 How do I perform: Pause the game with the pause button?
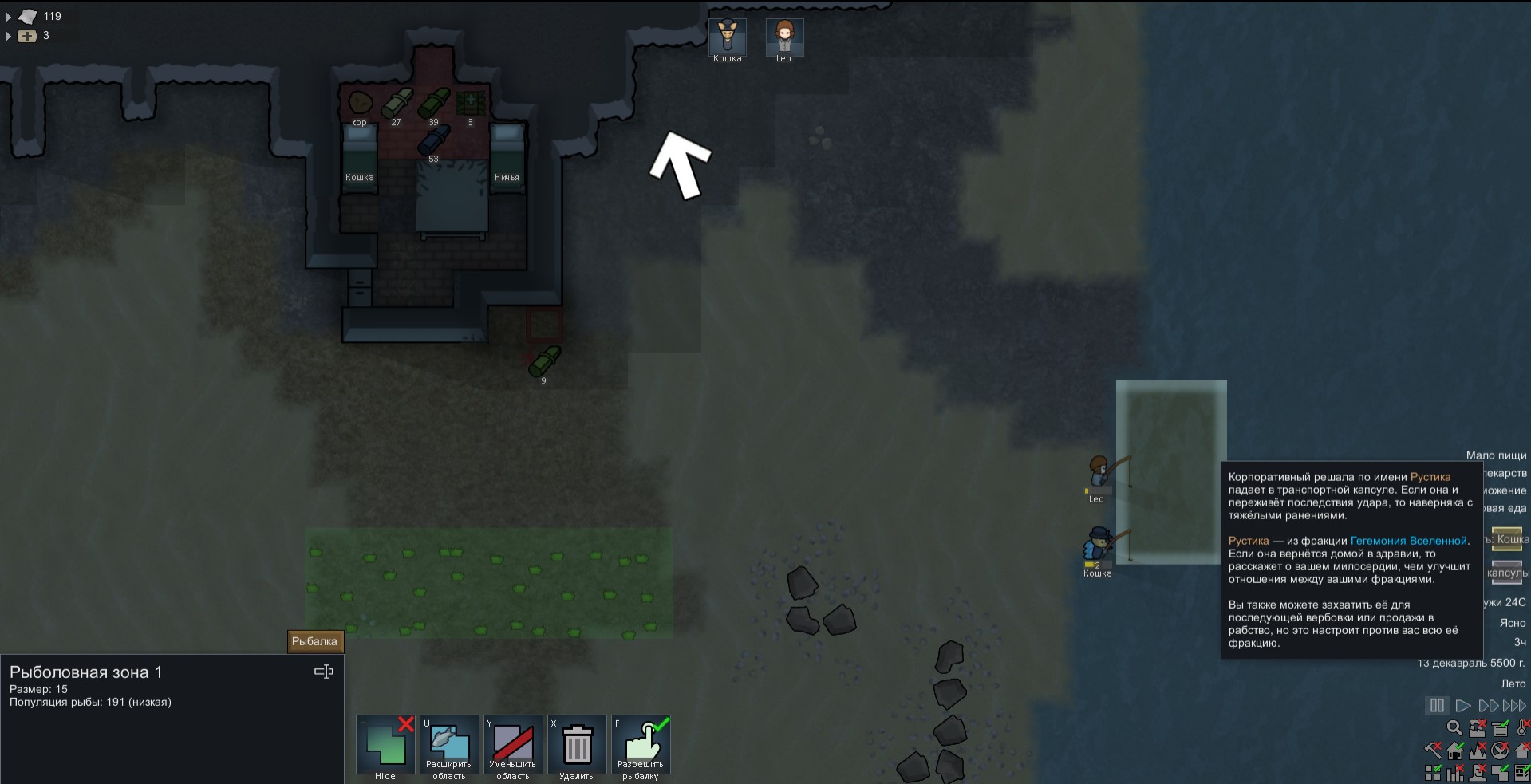click(x=1437, y=706)
